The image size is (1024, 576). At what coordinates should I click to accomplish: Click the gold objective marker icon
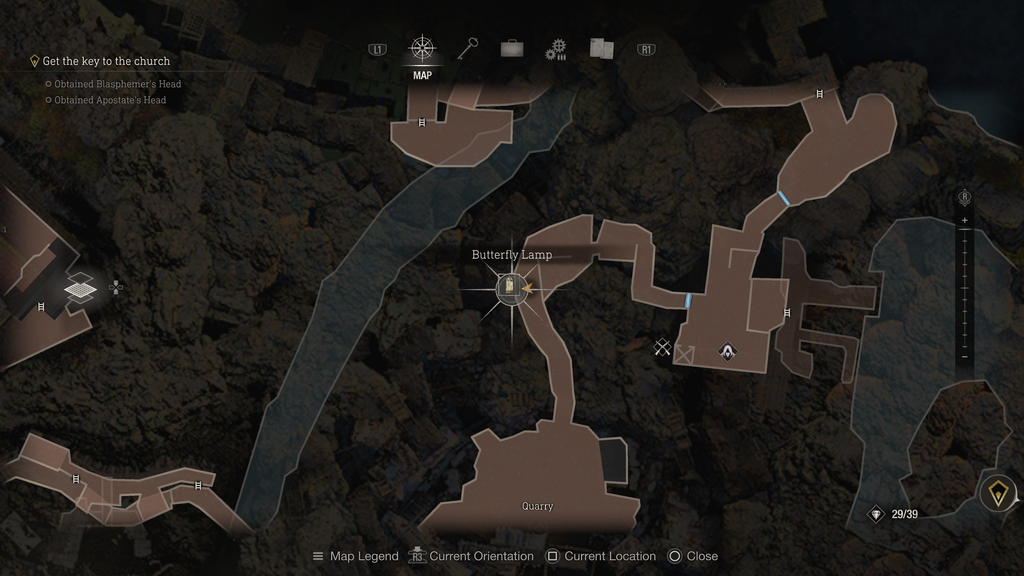997,493
